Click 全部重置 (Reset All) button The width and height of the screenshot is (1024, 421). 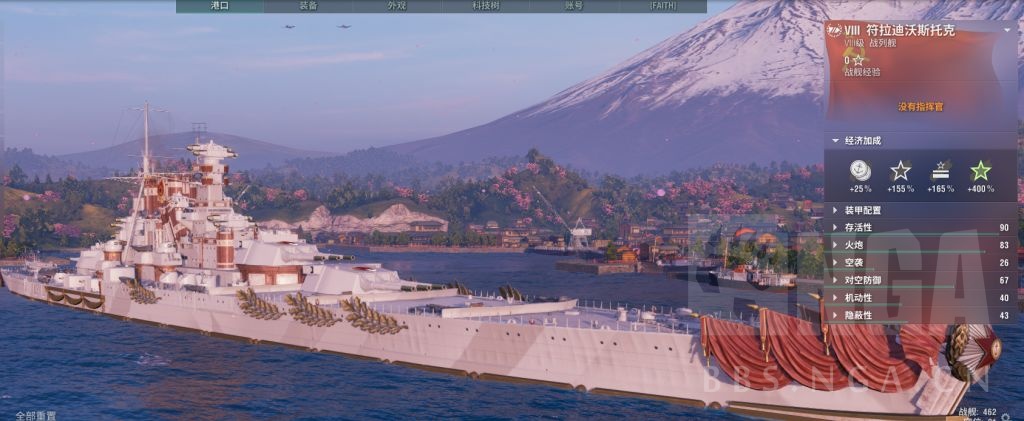click(36, 415)
